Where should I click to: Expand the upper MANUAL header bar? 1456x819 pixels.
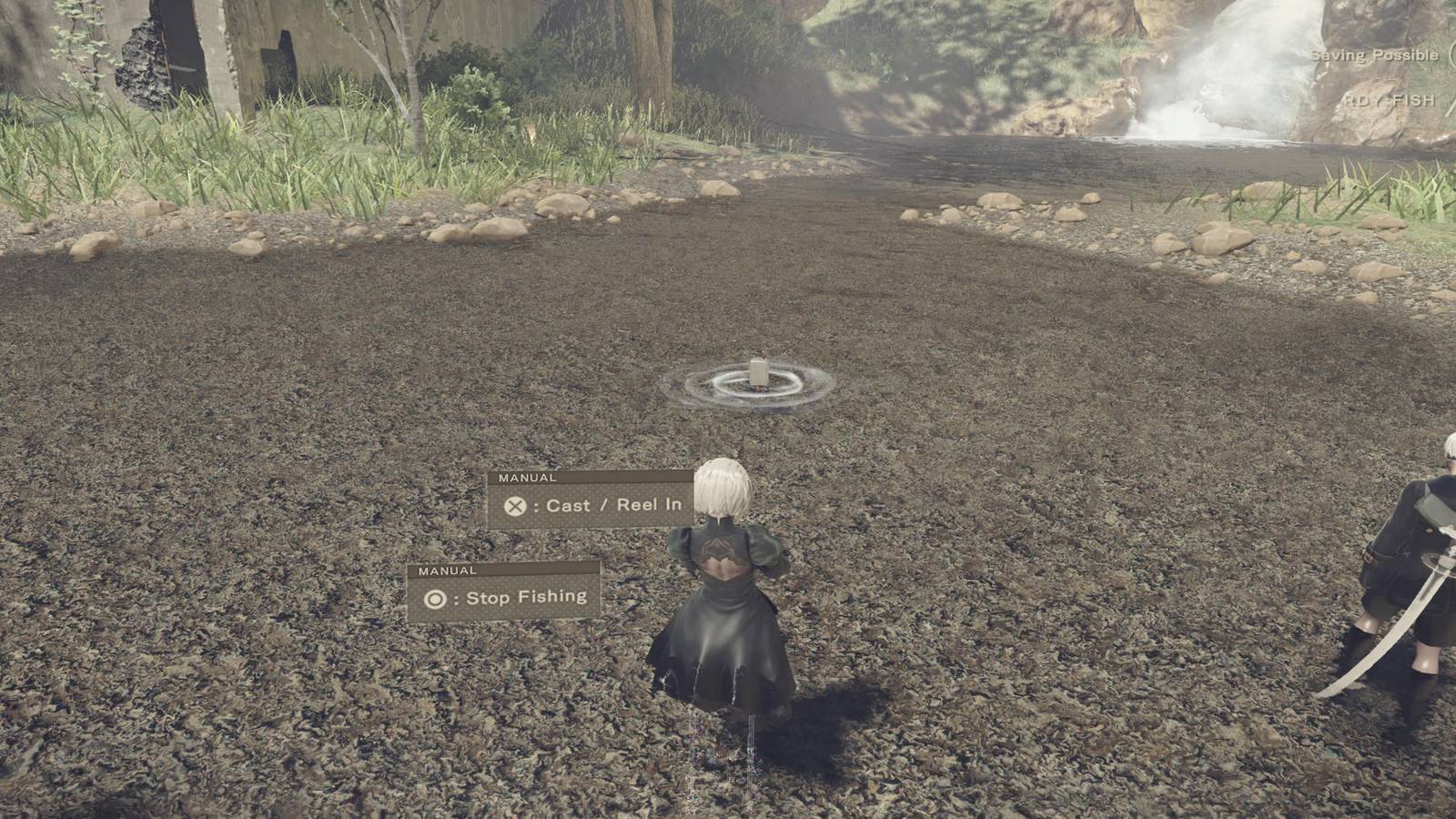pos(528,475)
